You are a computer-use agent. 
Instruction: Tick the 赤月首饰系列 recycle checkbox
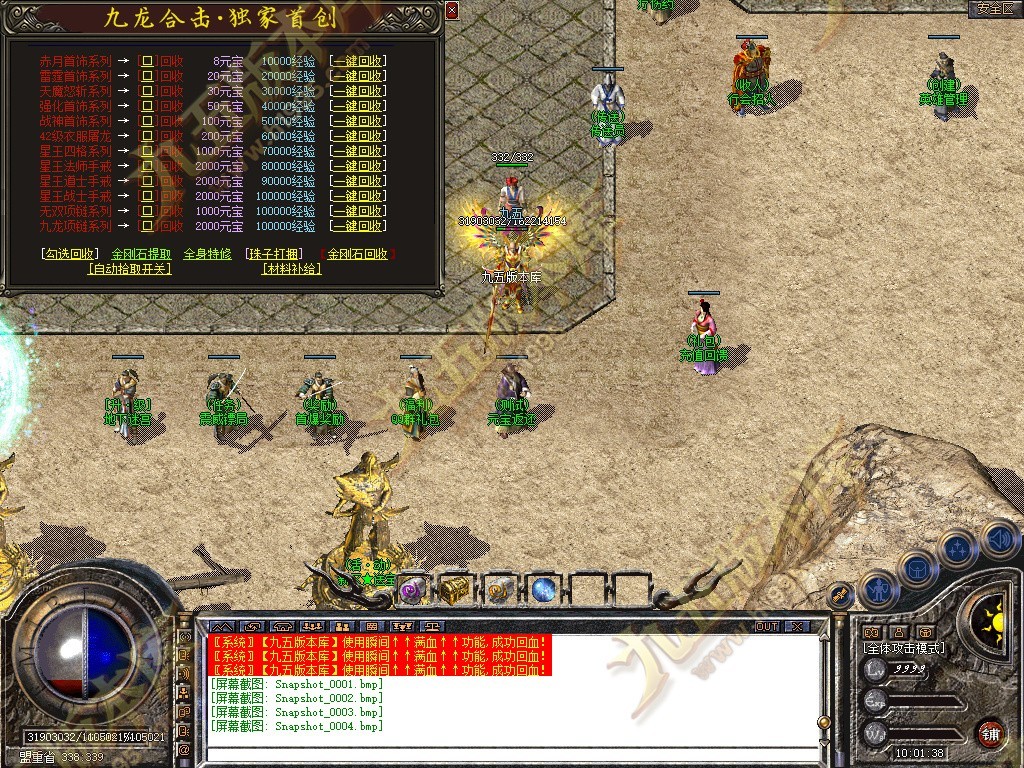pos(148,61)
